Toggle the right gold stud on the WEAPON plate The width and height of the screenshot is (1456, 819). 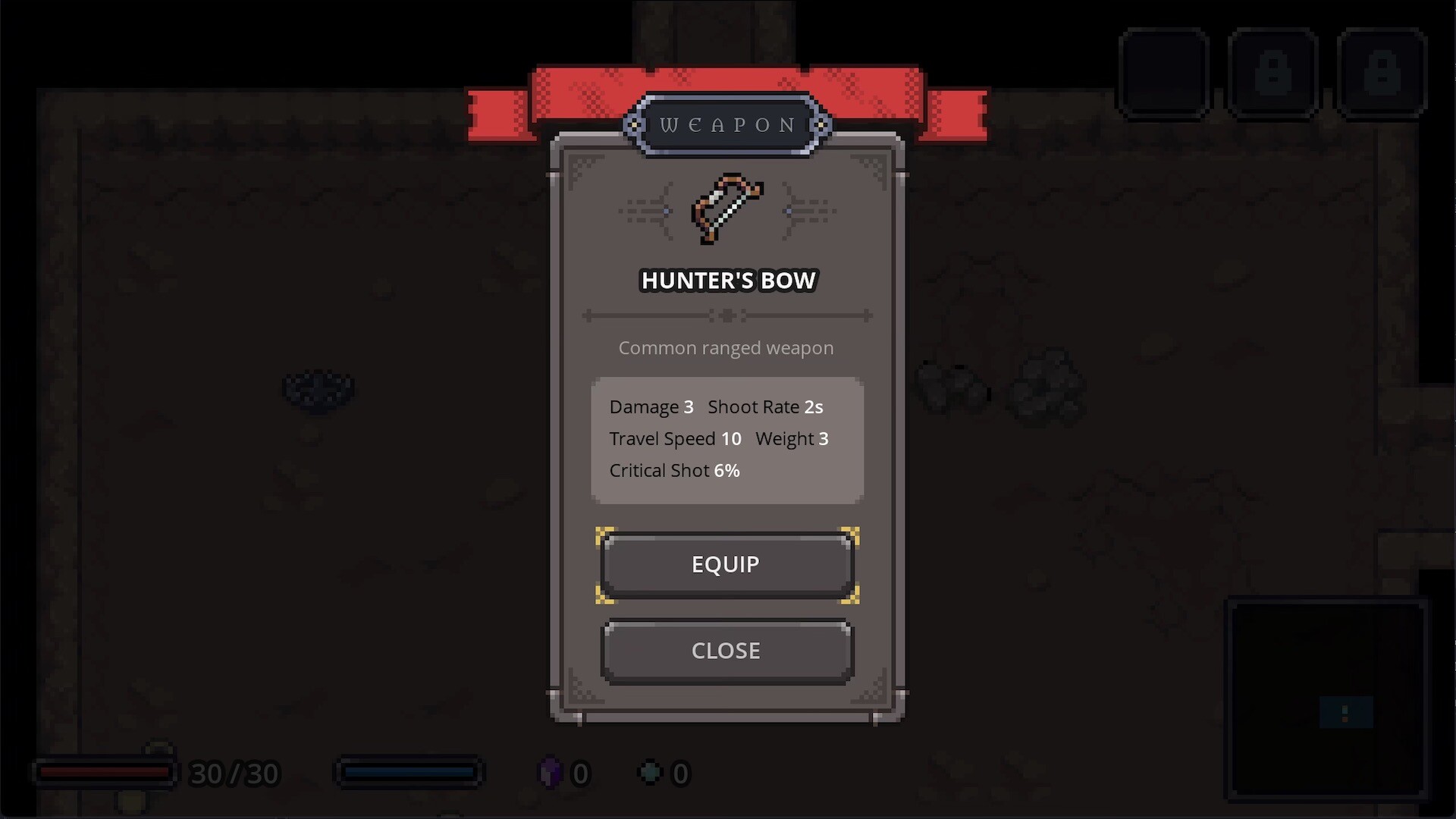tap(819, 124)
